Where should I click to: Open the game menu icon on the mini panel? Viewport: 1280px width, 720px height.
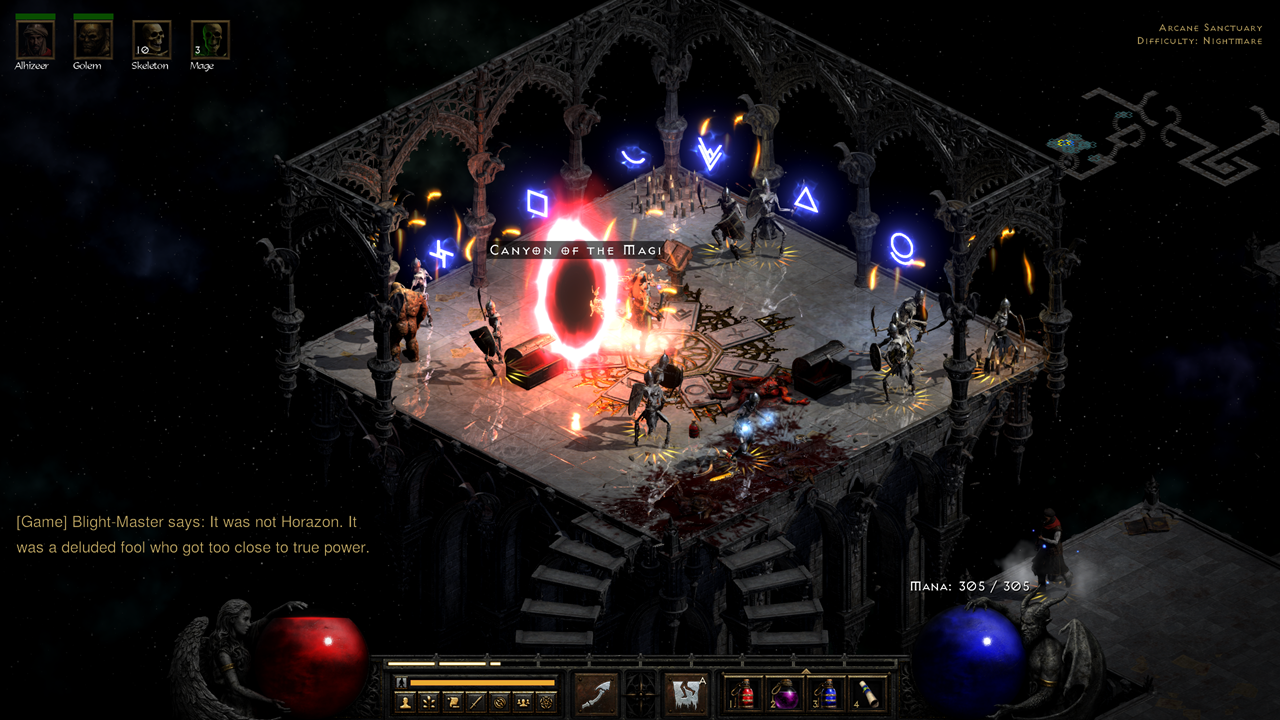coord(546,702)
